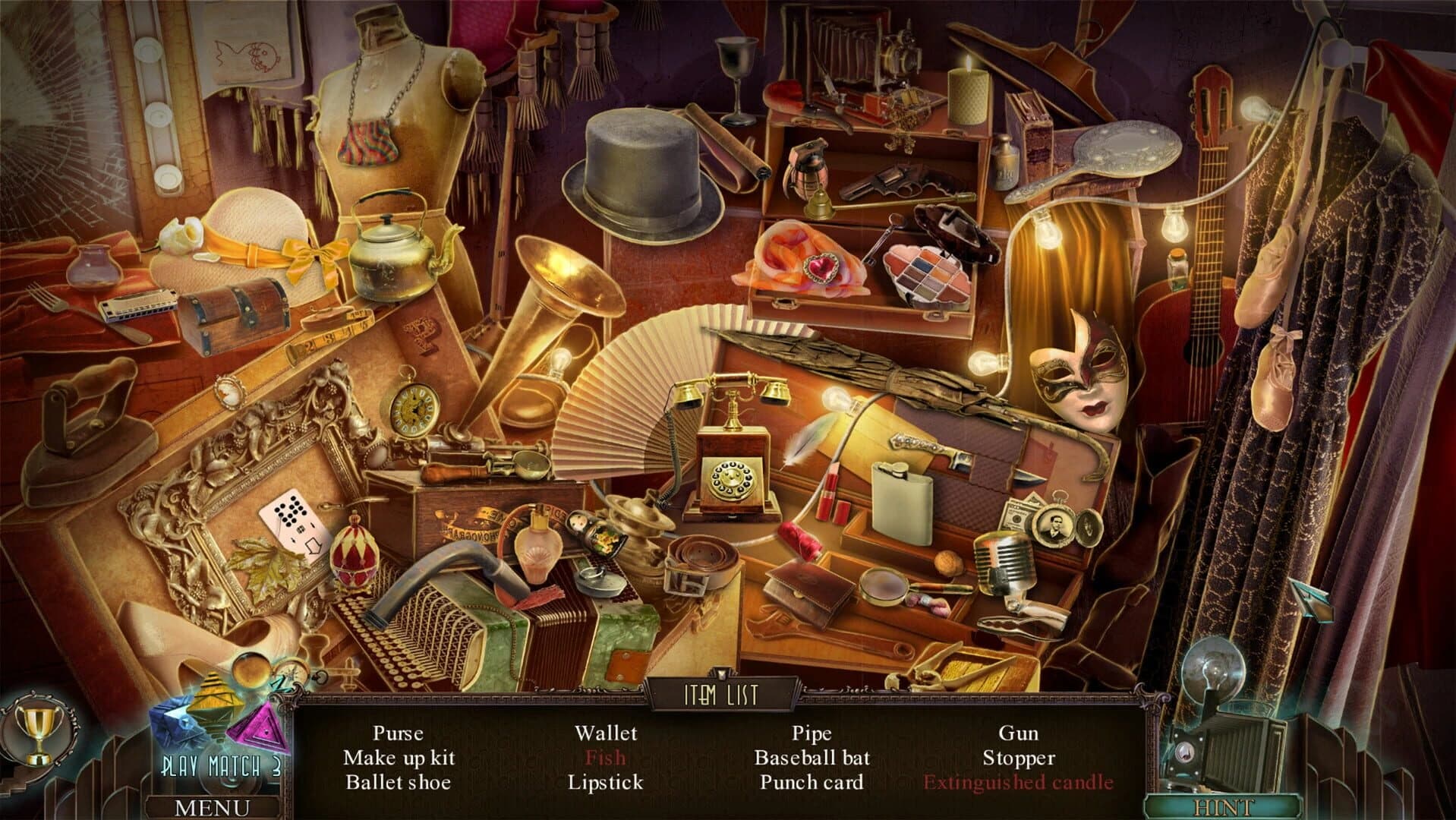Click 'Wallet' in the item list
The width and height of the screenshot is (1456, 820).
(607, 733)
